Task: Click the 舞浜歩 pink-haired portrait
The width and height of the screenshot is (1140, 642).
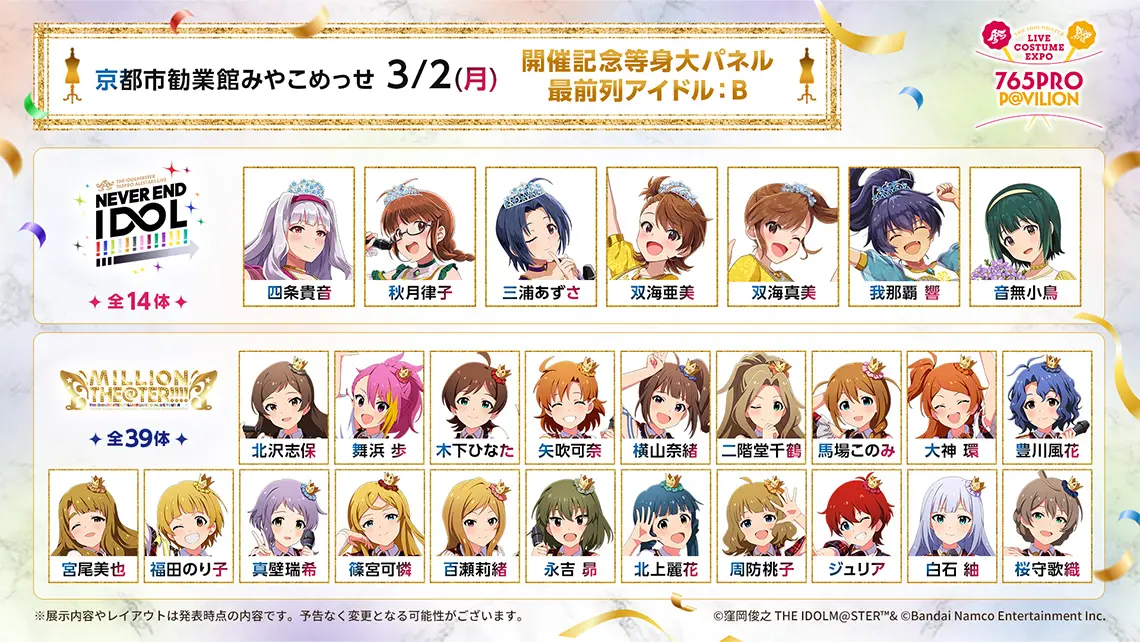Action: [x=379, y=407]
